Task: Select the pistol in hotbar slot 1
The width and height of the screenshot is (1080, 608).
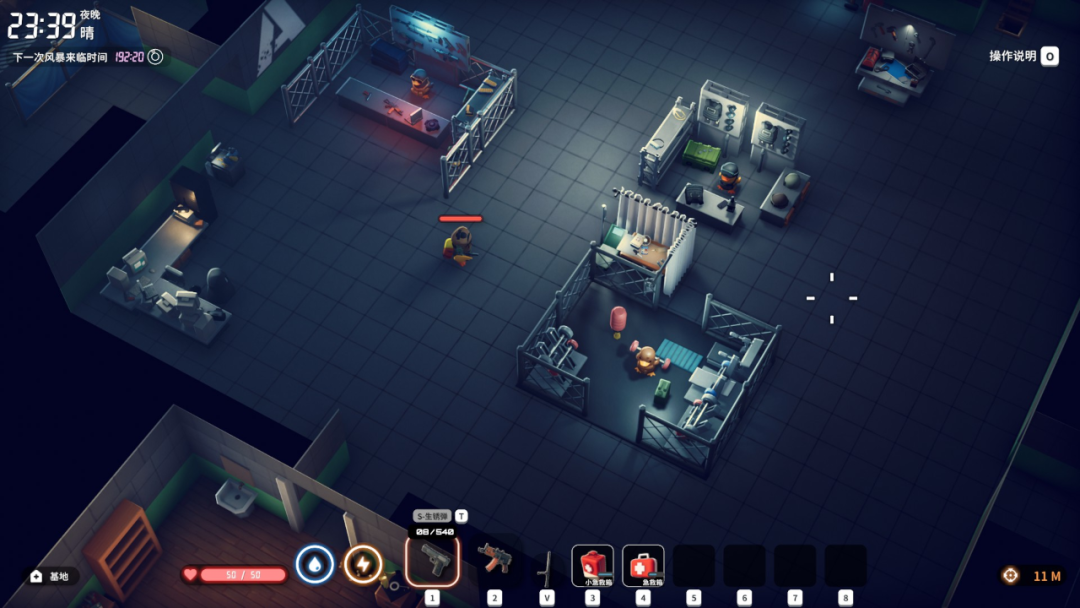Action: click(433, 562)
